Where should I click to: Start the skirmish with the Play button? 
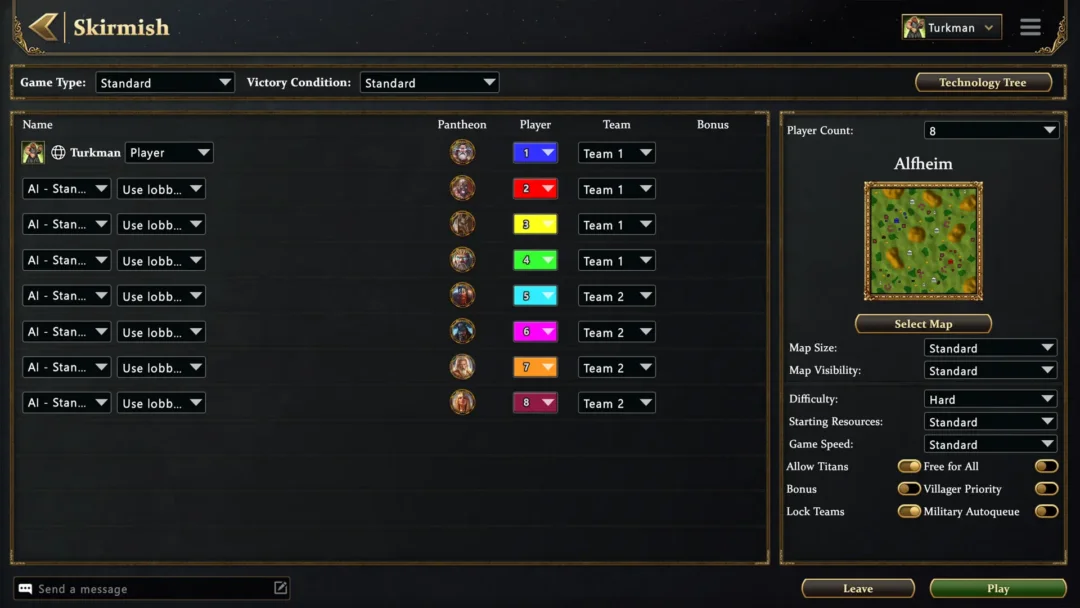coord(997,589)
